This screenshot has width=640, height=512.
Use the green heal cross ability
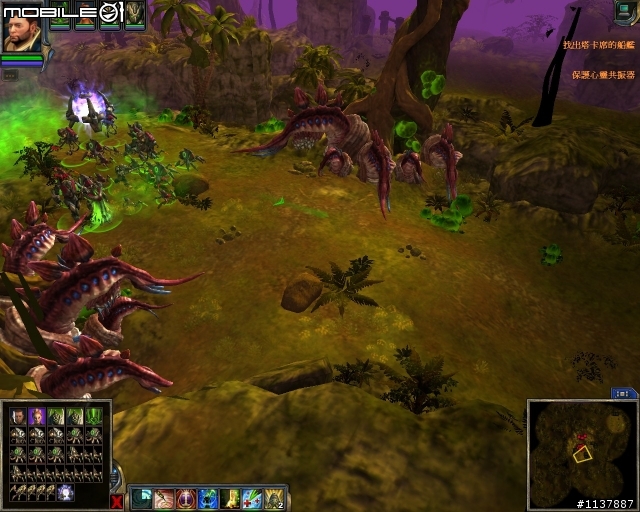252,498
